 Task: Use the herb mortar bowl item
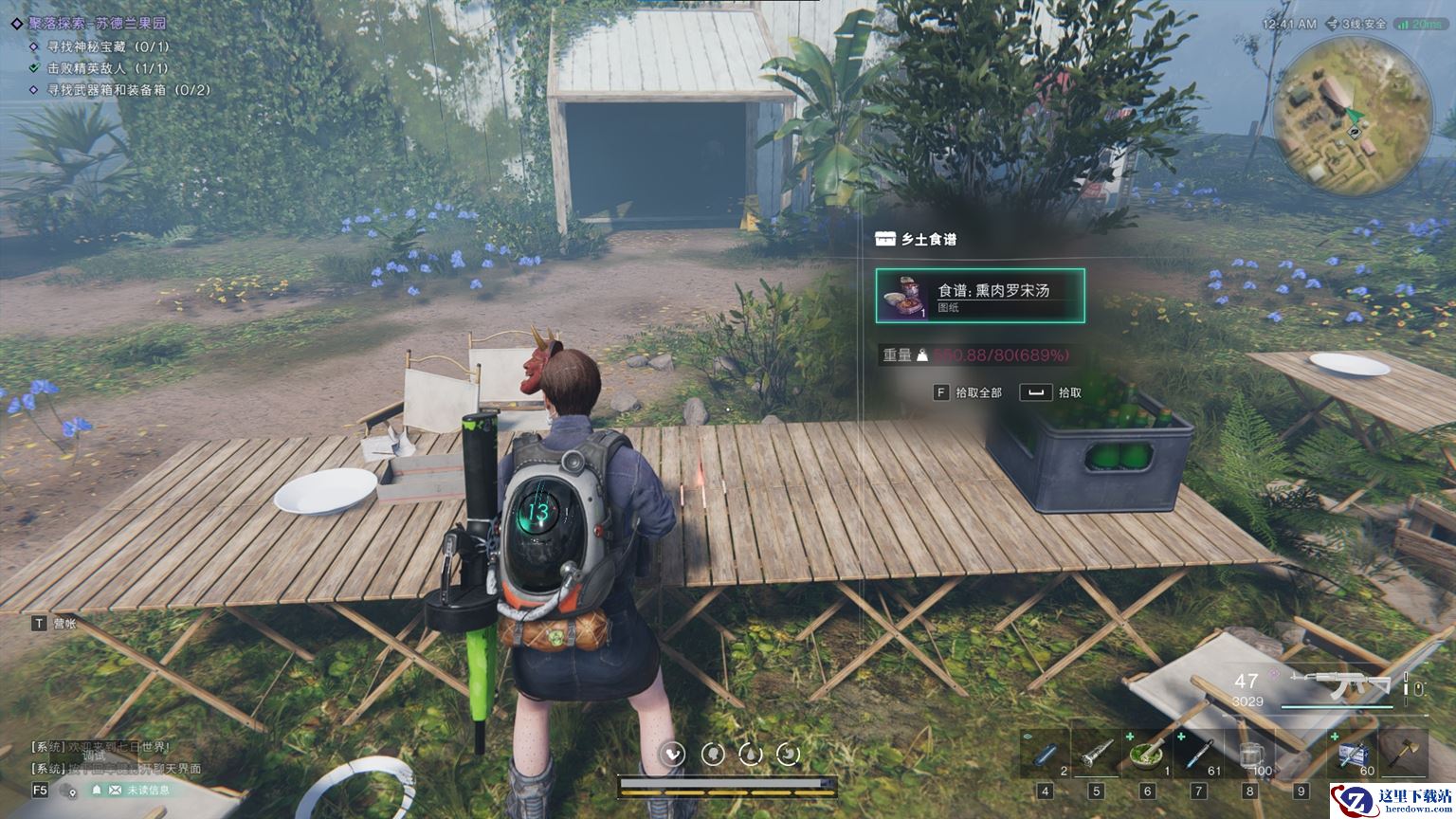click(1147, 755)
